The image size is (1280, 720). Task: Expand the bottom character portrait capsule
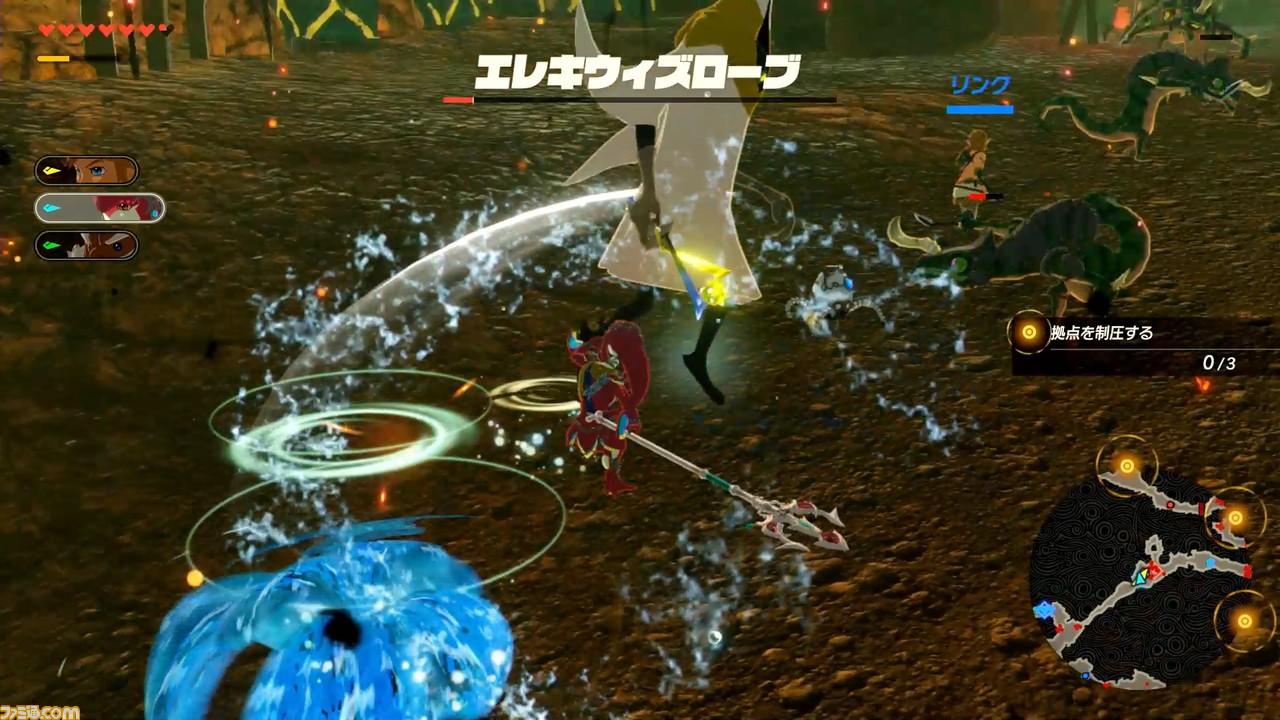pos(85,245)
